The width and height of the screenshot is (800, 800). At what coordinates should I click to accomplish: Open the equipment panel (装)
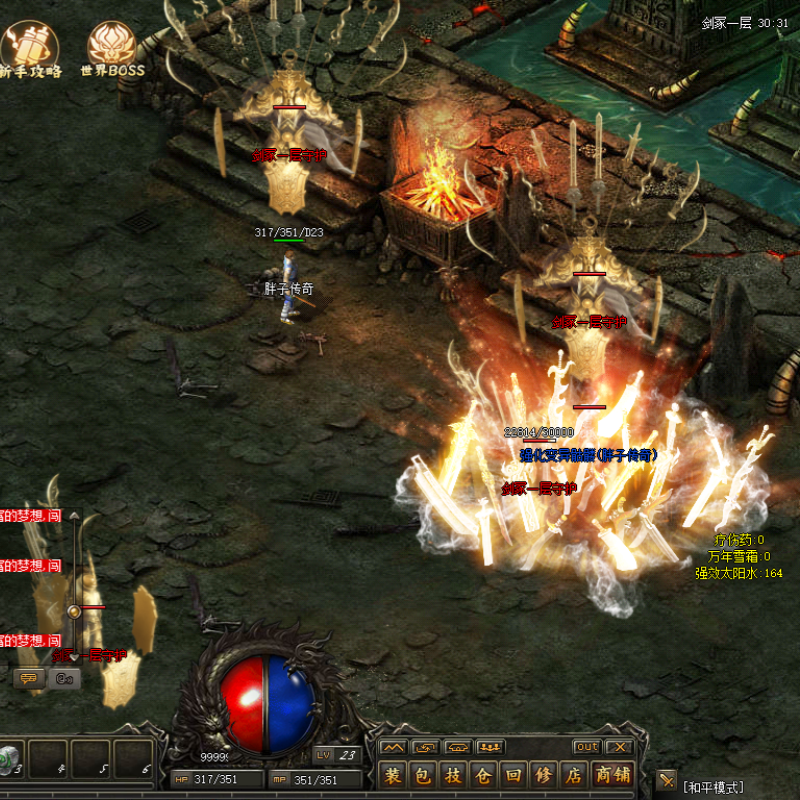point(393,775)
